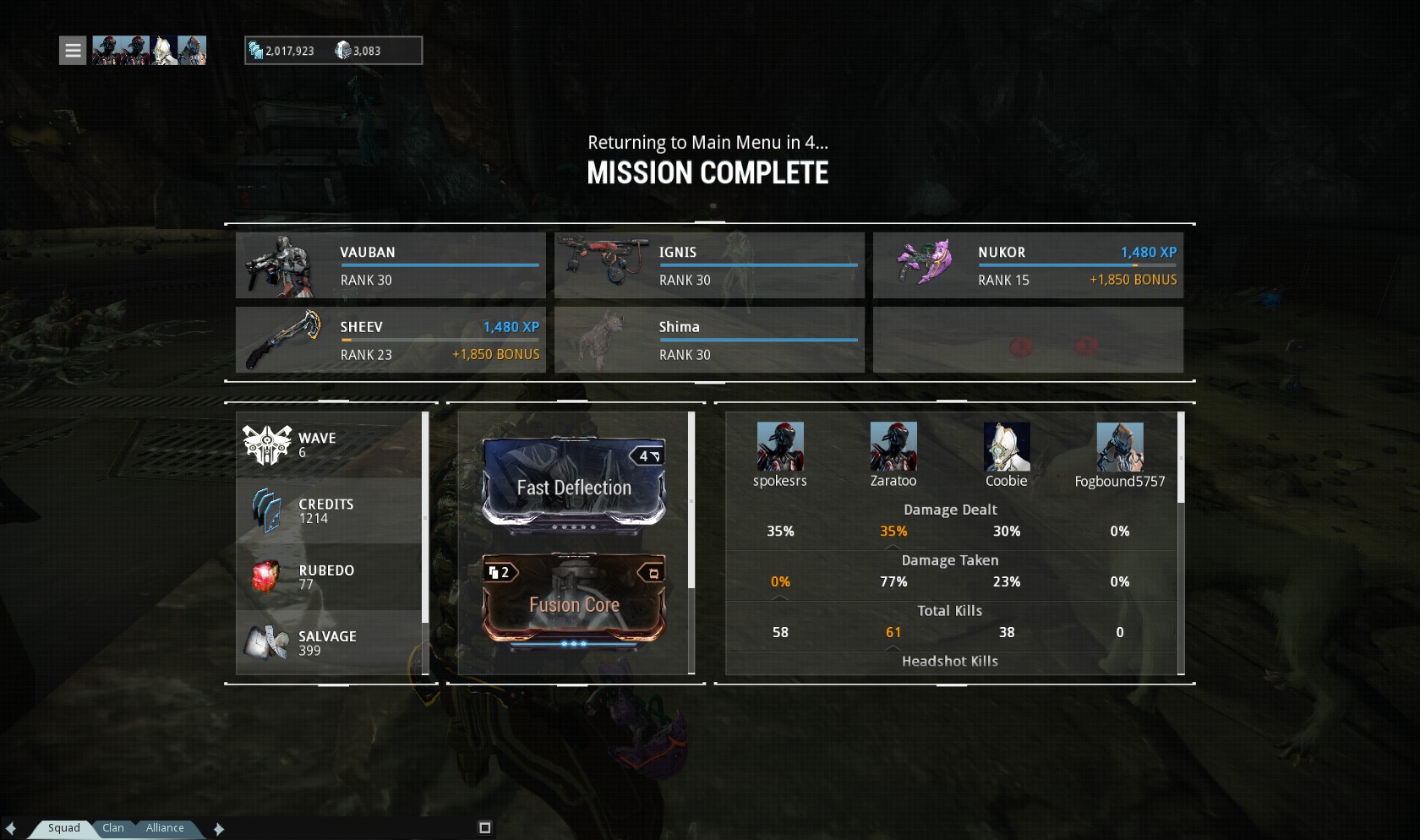
Task: Select the Salvage resource row
Action: (x=330, y=643)
